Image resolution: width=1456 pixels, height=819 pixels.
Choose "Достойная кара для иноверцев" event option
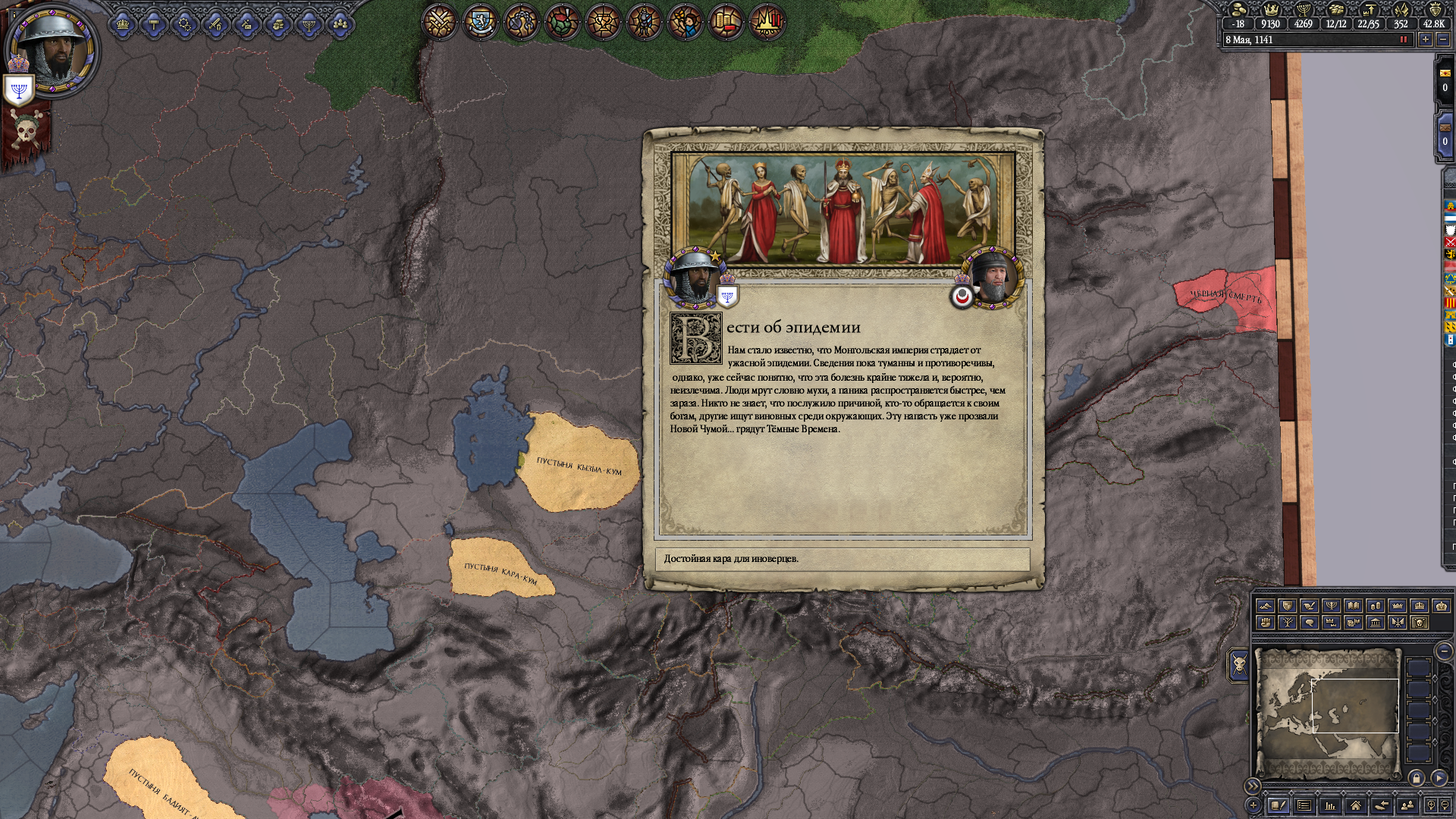tap(843, 559)
